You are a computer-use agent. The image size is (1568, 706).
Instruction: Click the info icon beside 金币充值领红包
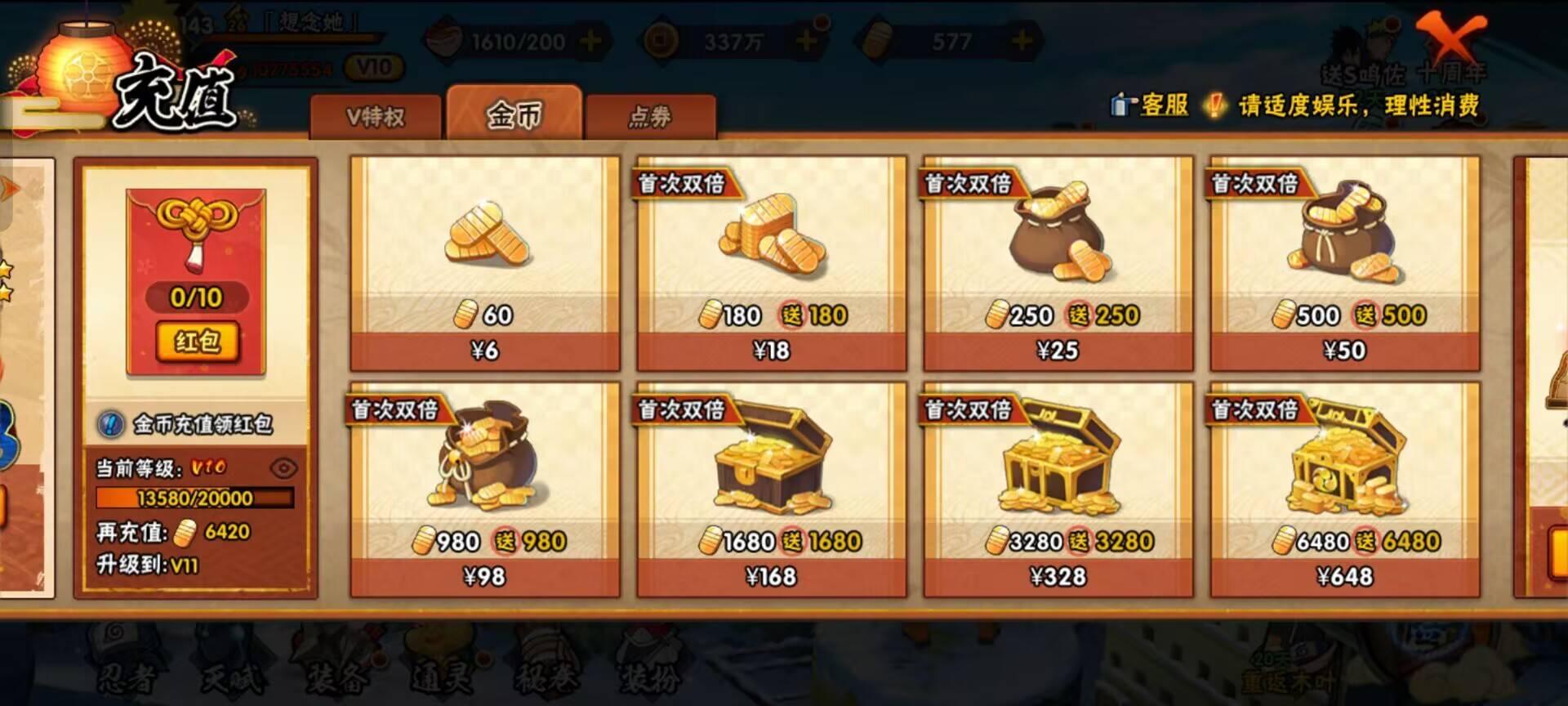(113, 423)
